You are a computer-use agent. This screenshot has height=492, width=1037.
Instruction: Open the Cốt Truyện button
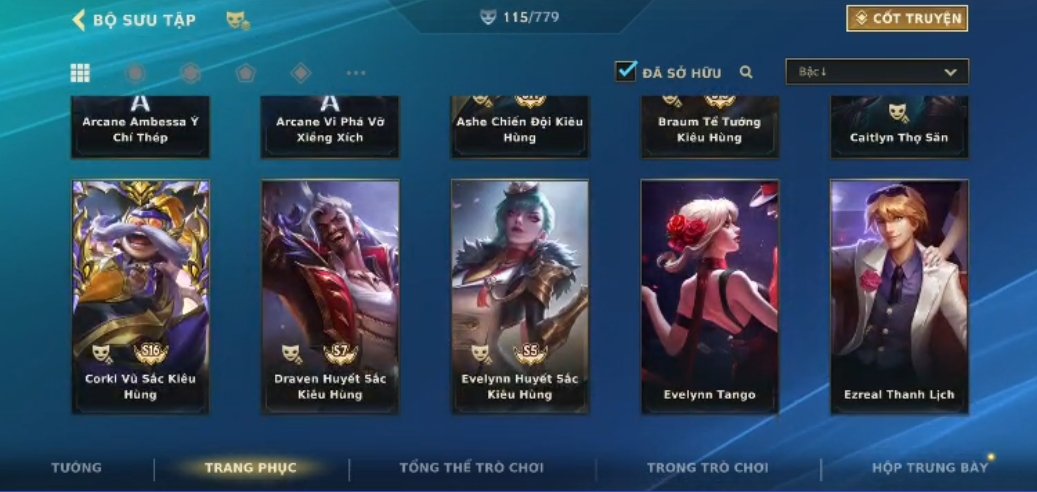coord(907,18)
